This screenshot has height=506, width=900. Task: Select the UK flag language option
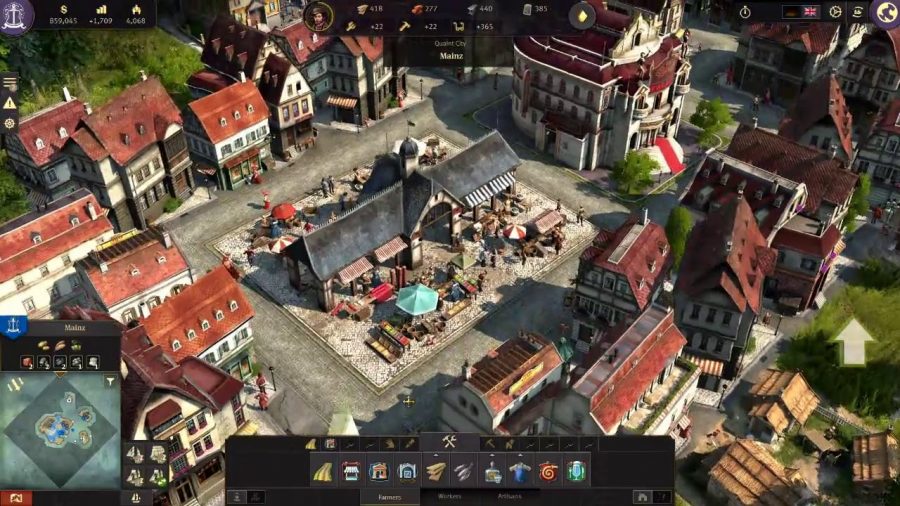tap(810, 11)
